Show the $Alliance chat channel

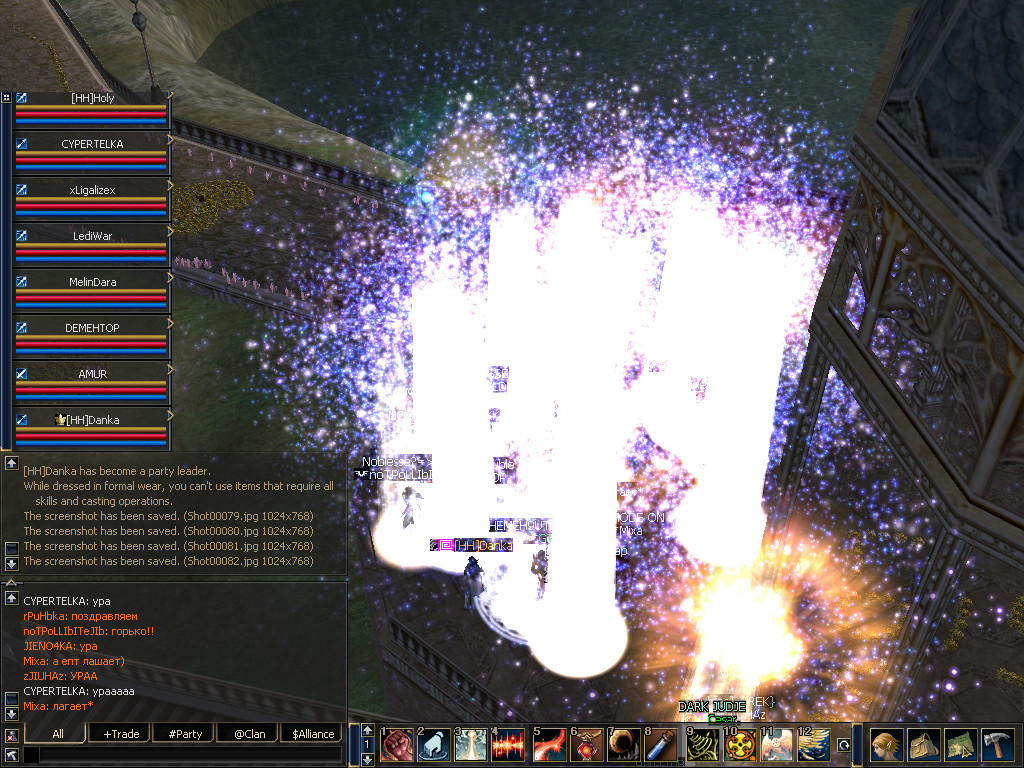313,734
